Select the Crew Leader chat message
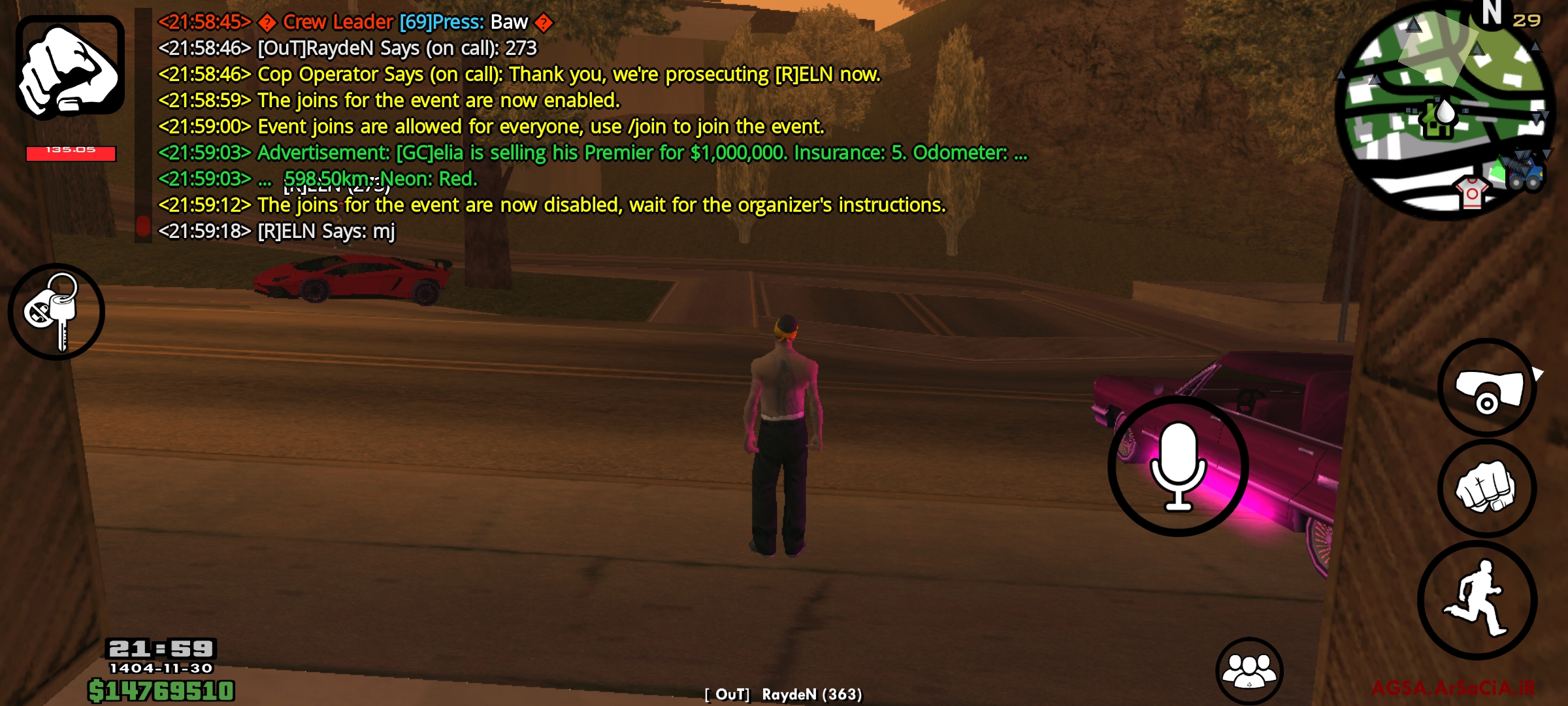This screenshot has width=1568, height=706. coord(353,22)
